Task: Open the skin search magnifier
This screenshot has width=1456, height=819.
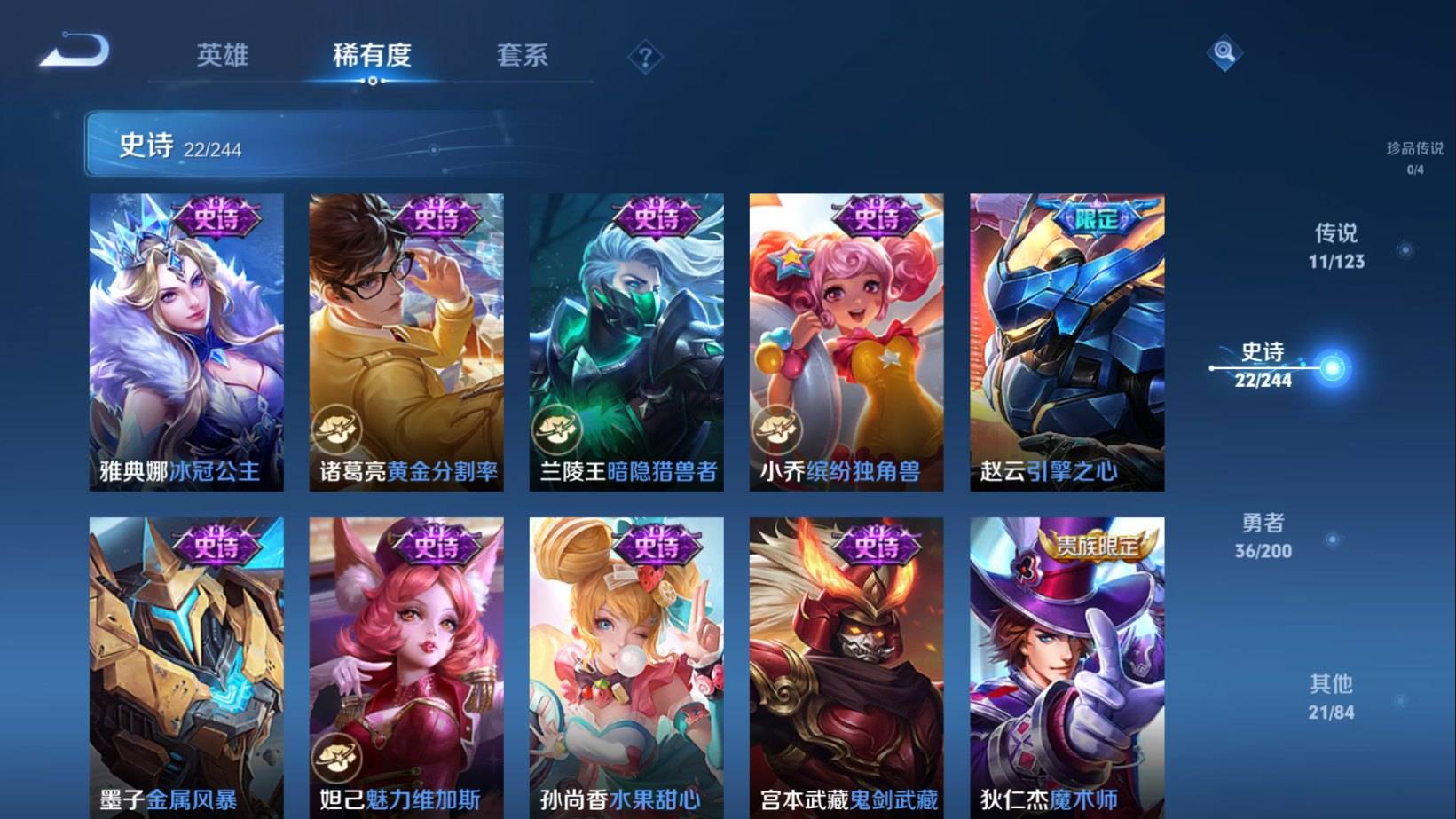Action: (1224, 52)
